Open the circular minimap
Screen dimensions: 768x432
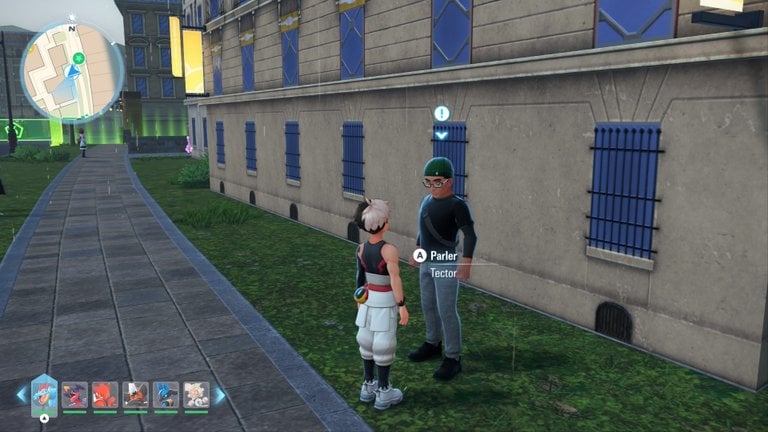tap(72, 72)
